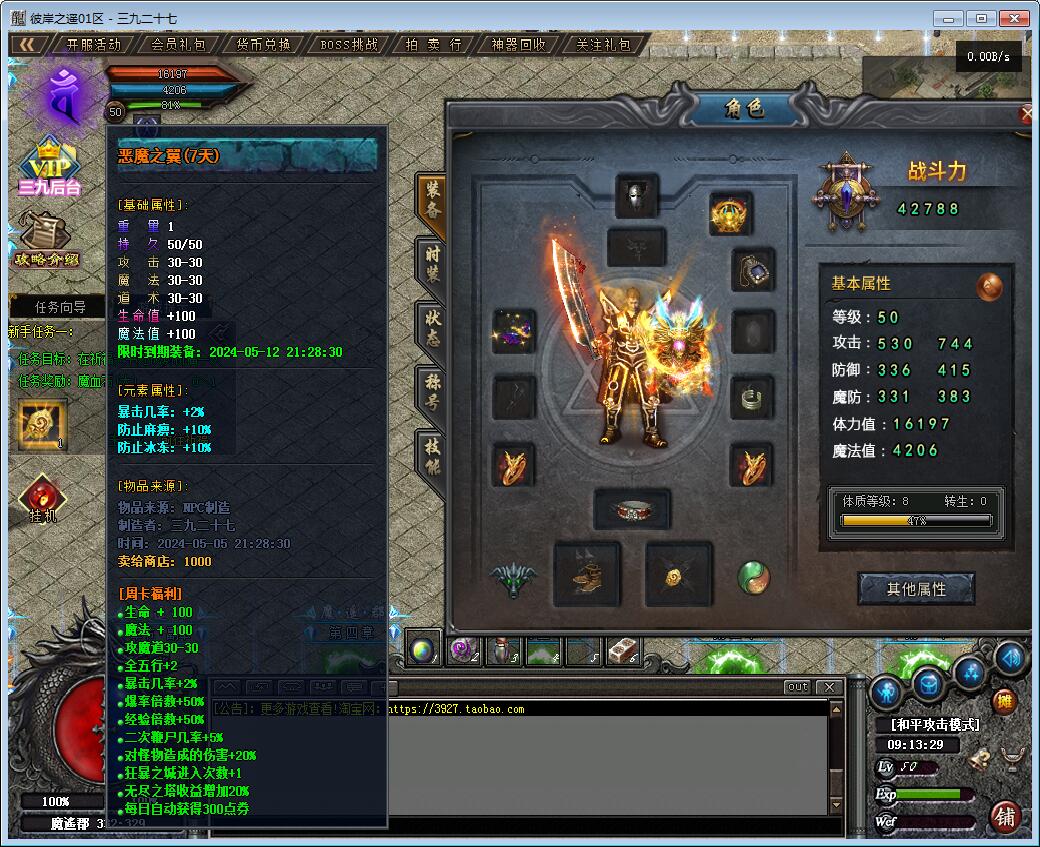Open the 开服活动 menu

coord(93,44)
